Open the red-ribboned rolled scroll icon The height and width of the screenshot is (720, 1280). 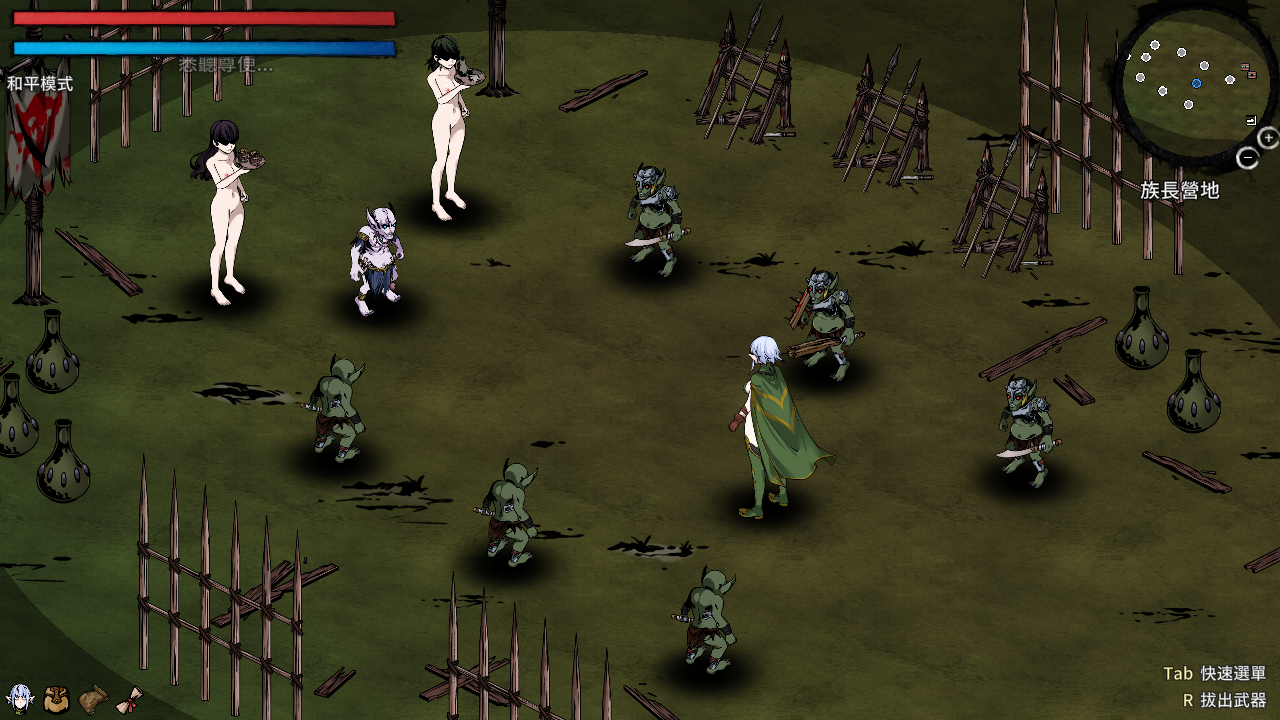coord(129,701)
